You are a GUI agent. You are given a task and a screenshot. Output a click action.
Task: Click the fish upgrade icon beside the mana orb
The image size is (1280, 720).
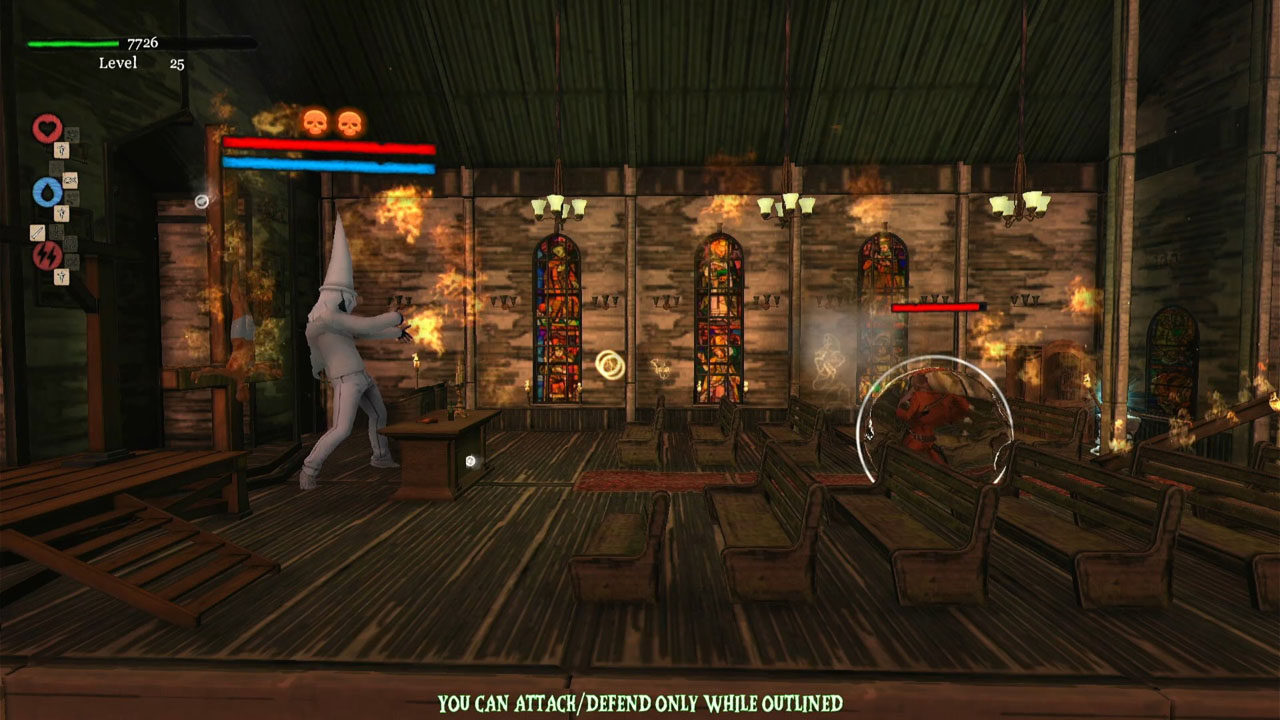70,180
